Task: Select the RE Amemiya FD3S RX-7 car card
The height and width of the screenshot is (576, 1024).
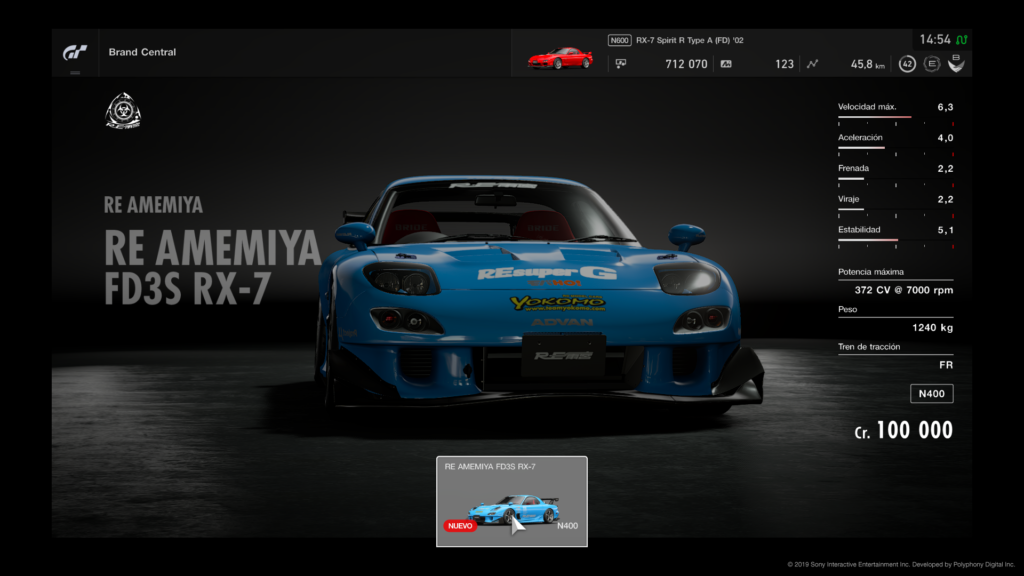Action: (x=511, y=501)
